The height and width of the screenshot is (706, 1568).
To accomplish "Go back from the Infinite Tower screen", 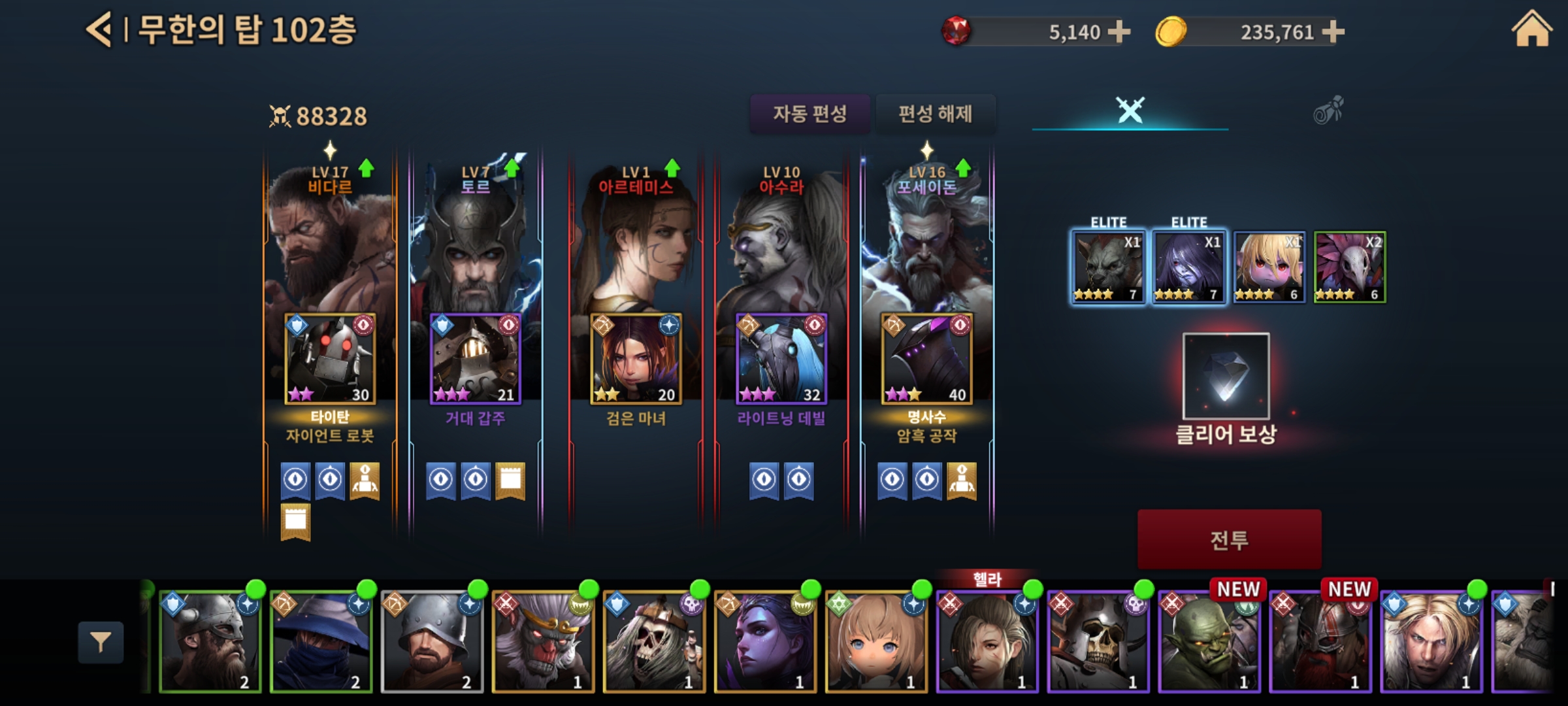I will 99,30.
